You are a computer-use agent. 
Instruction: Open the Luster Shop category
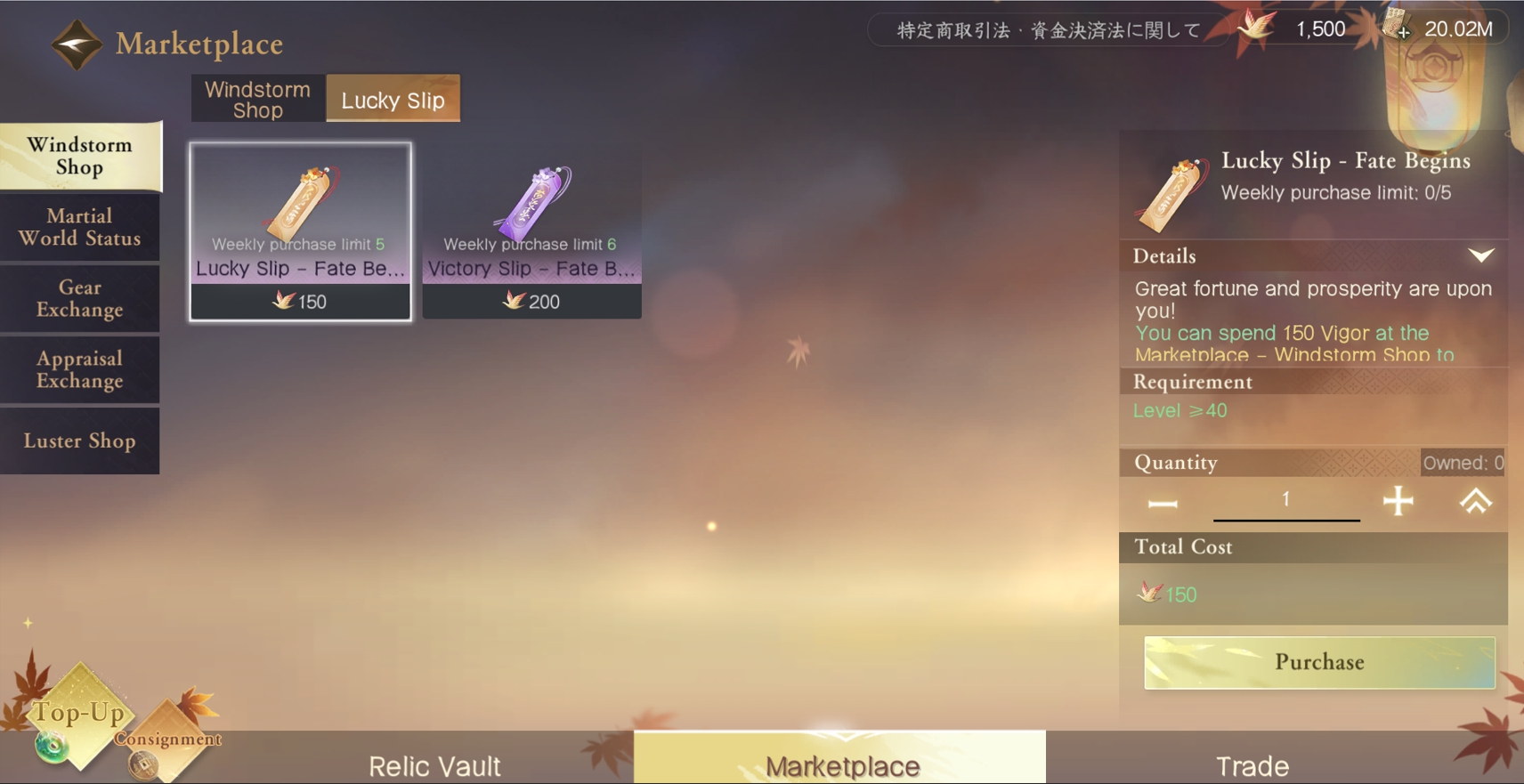[x=80, y=440]
